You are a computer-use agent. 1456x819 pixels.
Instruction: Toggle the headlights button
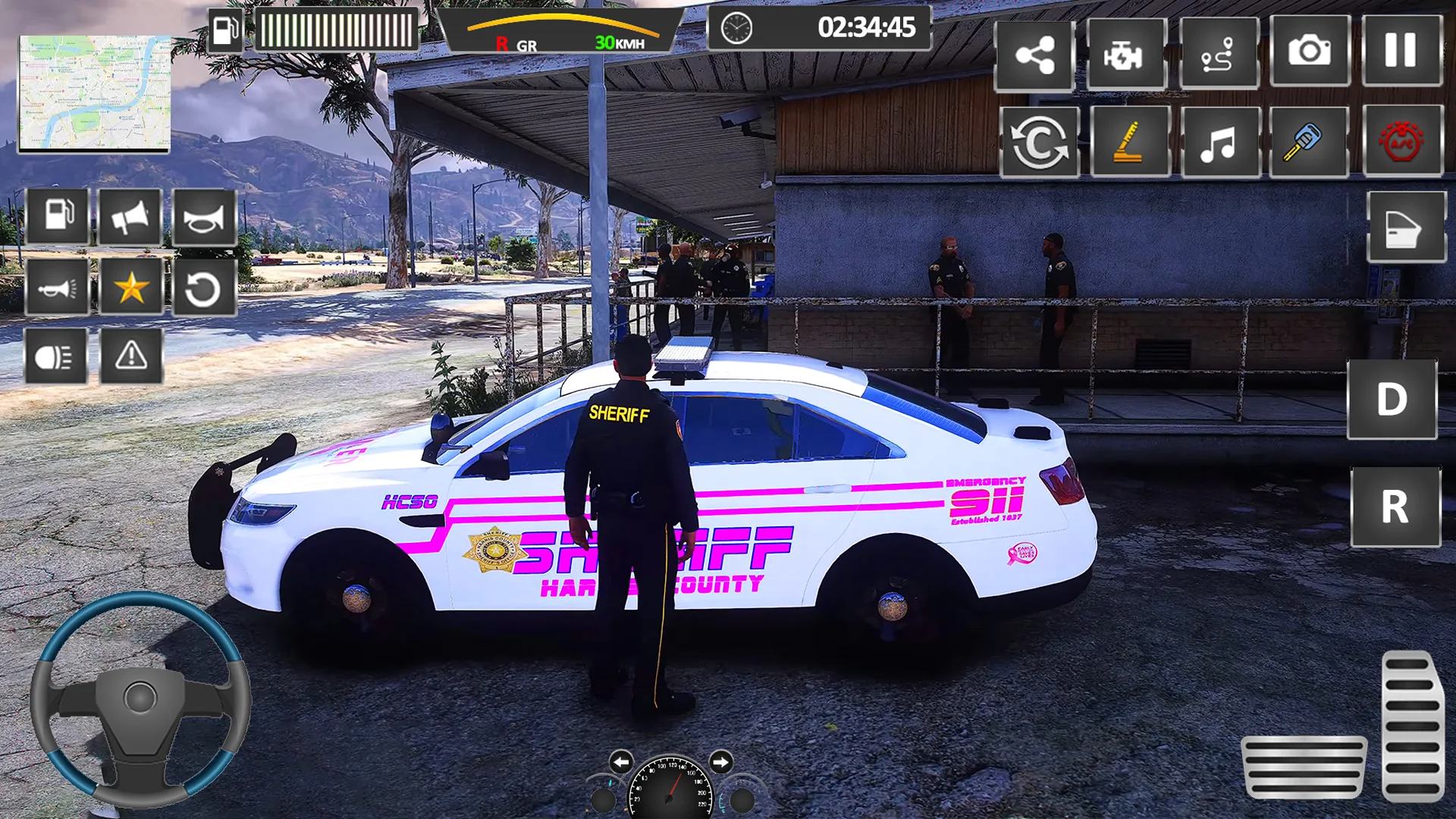55,356
